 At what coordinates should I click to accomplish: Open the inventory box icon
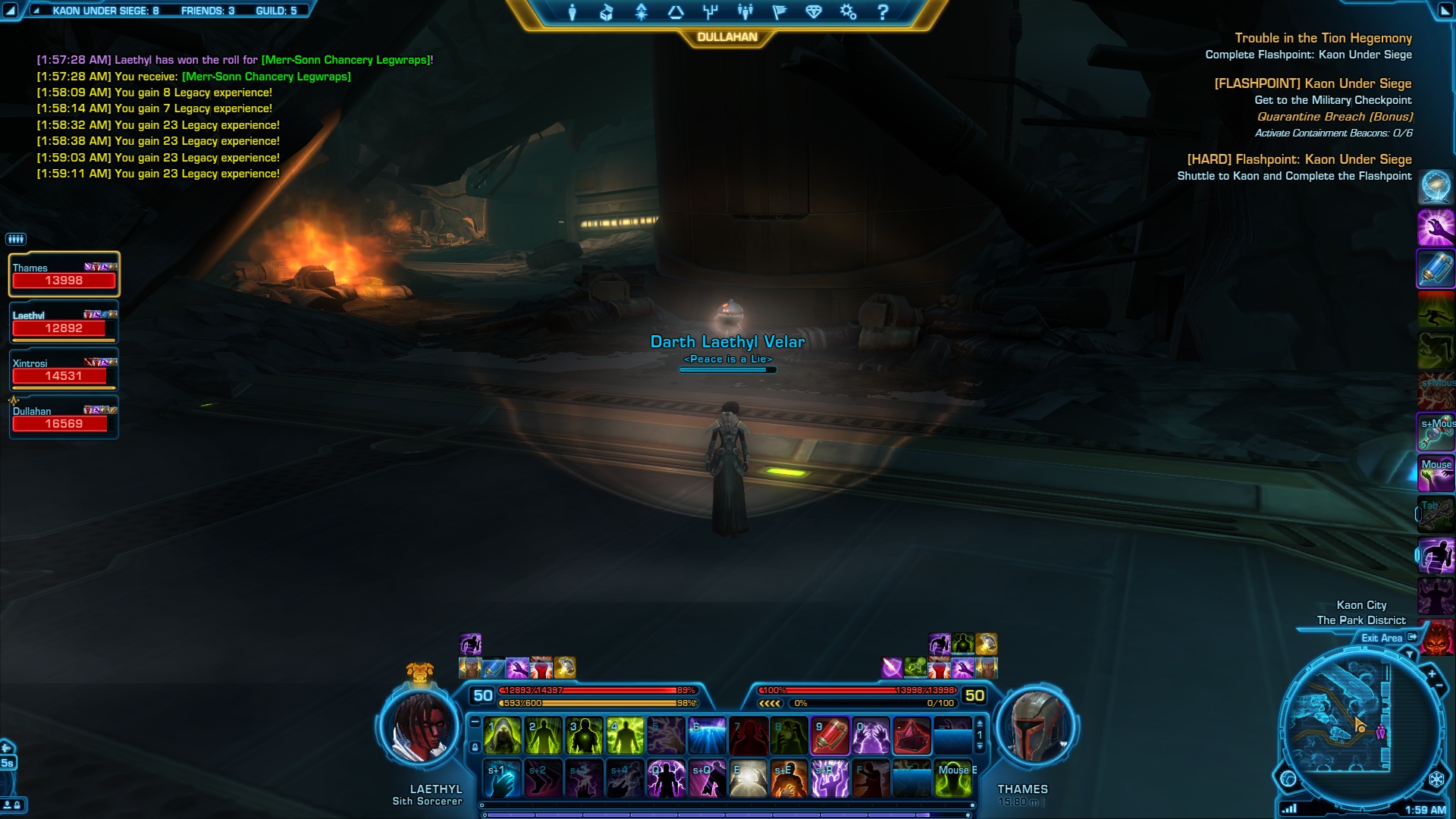coord(607,12)
